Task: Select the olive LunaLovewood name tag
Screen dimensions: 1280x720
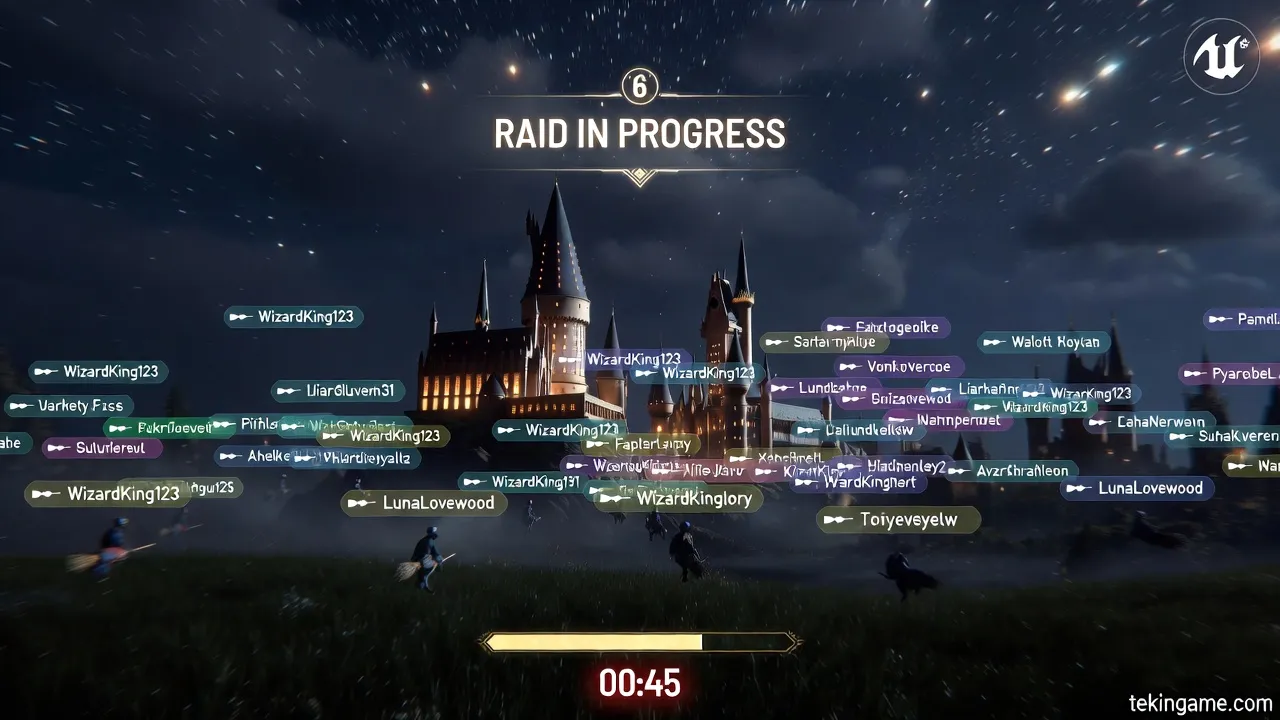Action: click(425, 503)
